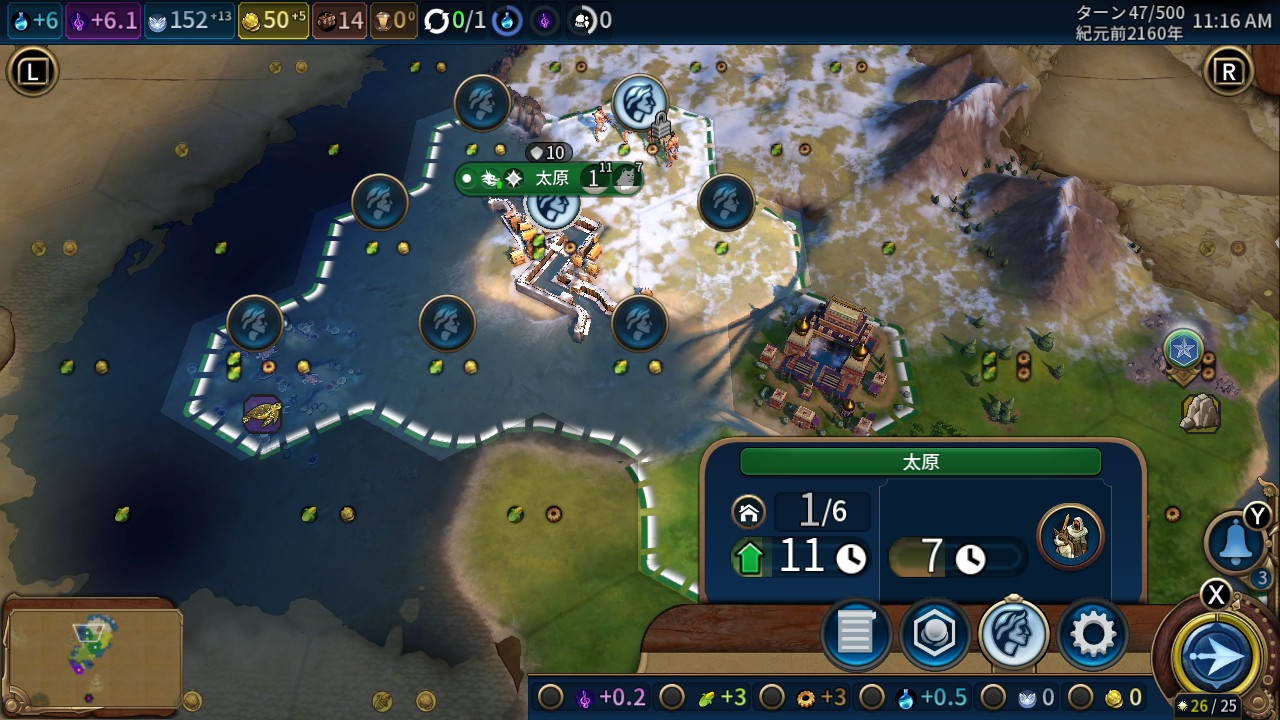
Task: Open the gold treasury in the top bar
Action: 273,20
